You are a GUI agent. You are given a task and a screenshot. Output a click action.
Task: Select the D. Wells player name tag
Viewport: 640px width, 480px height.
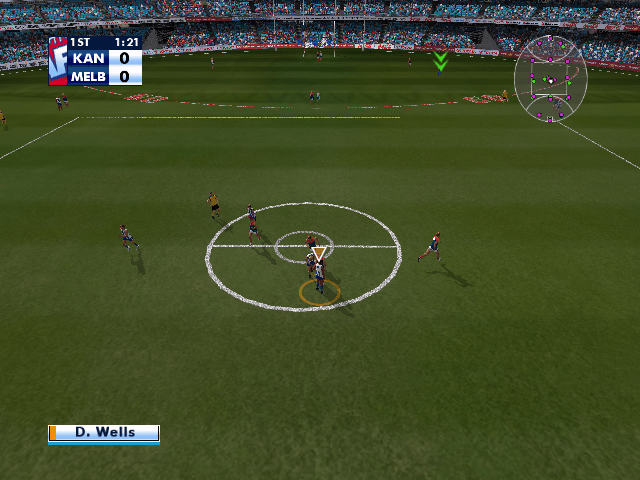(104, 433)
